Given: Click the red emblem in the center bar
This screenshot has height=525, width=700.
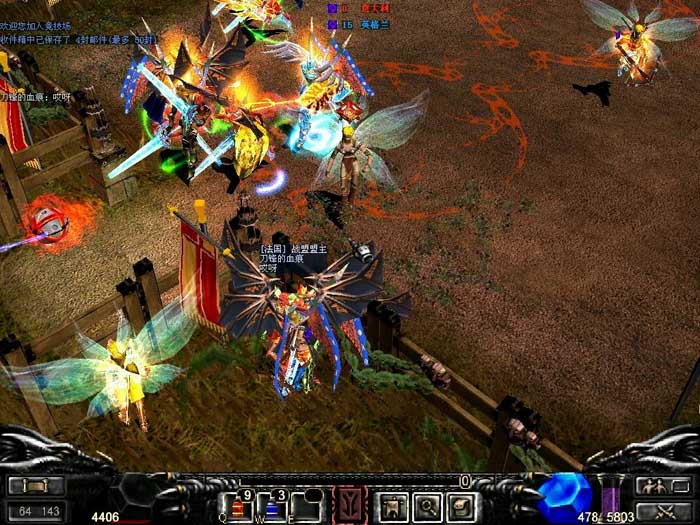Looking at the screenshot, I should [x=349, y=505].
